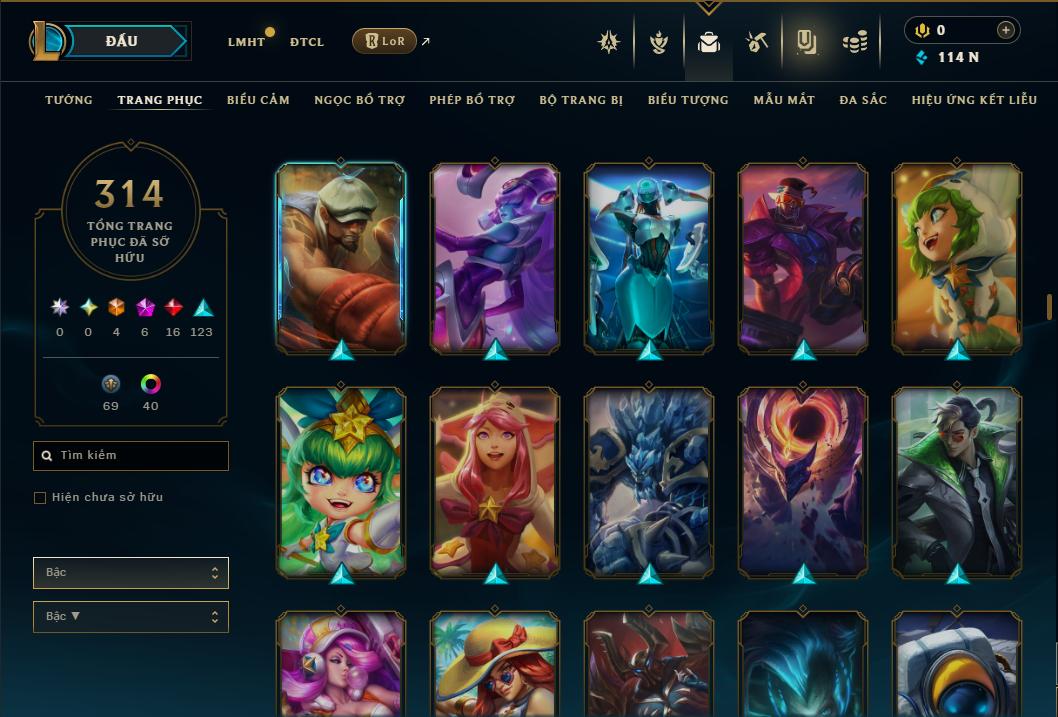Go to the BỘ TRANG BỊ tab
Viewport: 1058px width, 717px height.
581,100
